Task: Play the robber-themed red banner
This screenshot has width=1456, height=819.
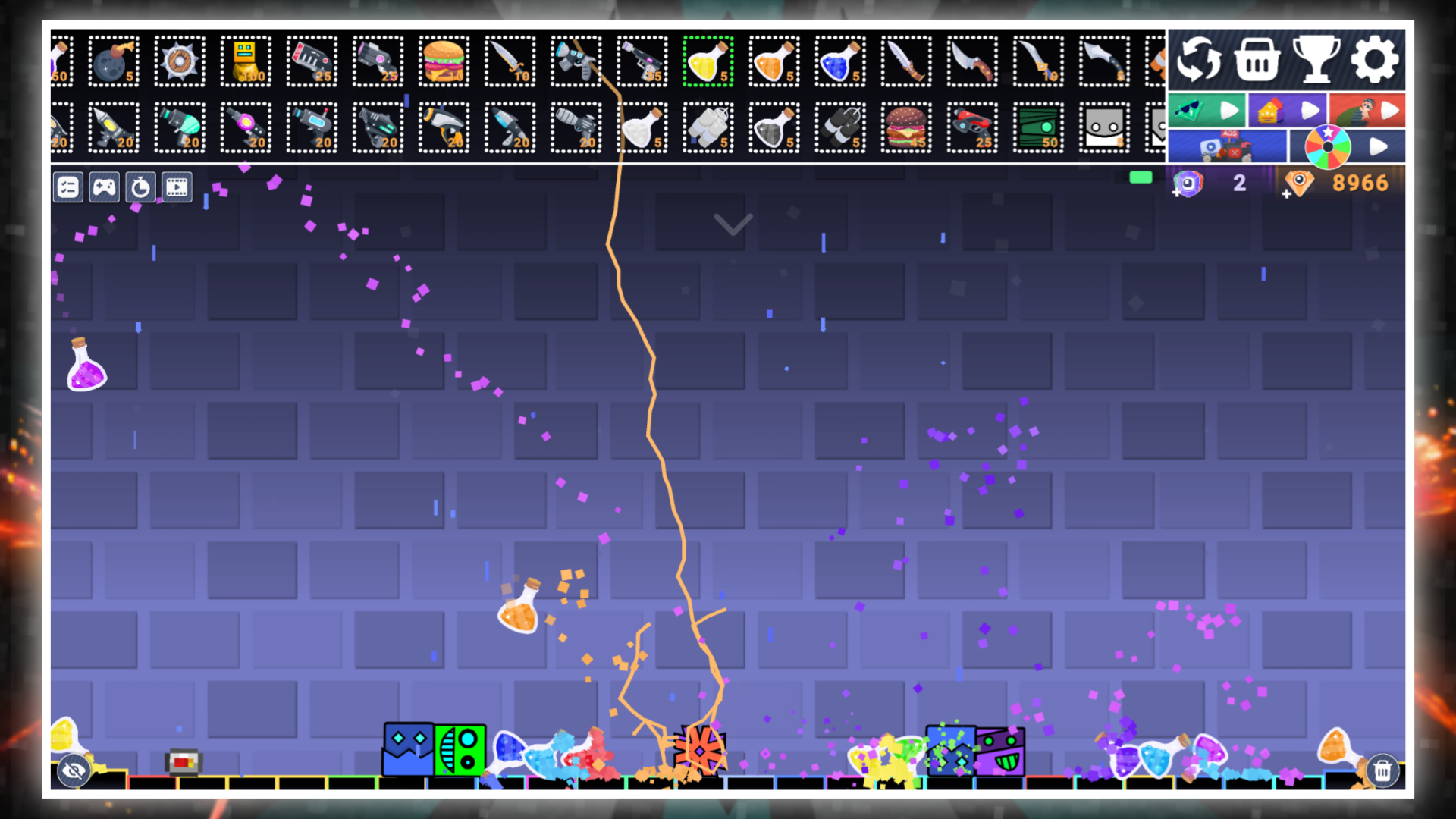Action: tap(1367, 110)
